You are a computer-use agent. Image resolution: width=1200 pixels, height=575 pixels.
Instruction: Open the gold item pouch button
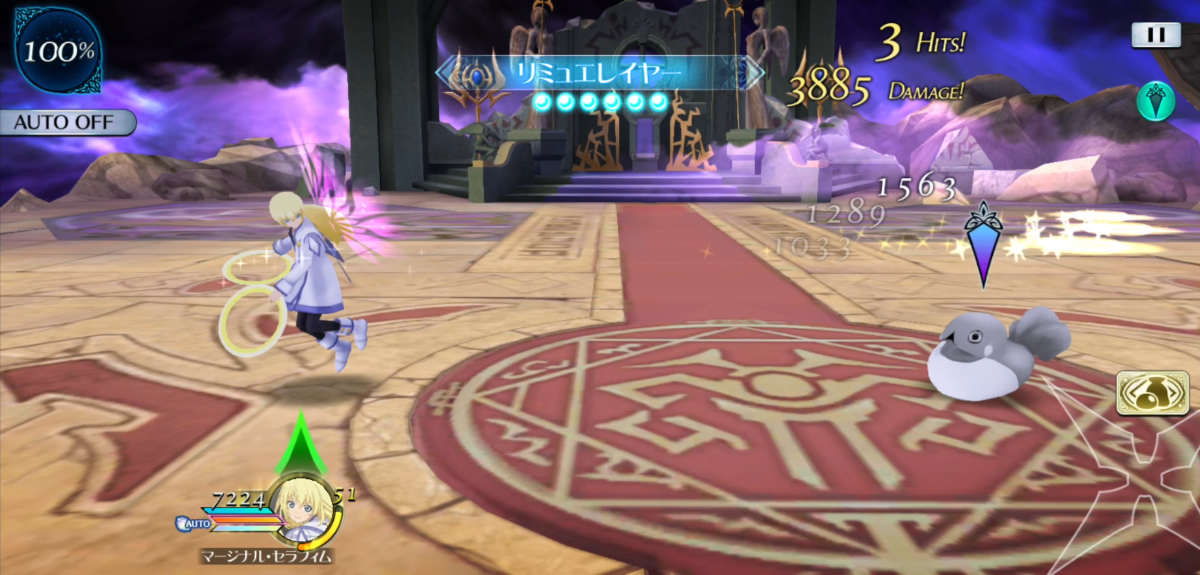click(x=1152, y=392)
